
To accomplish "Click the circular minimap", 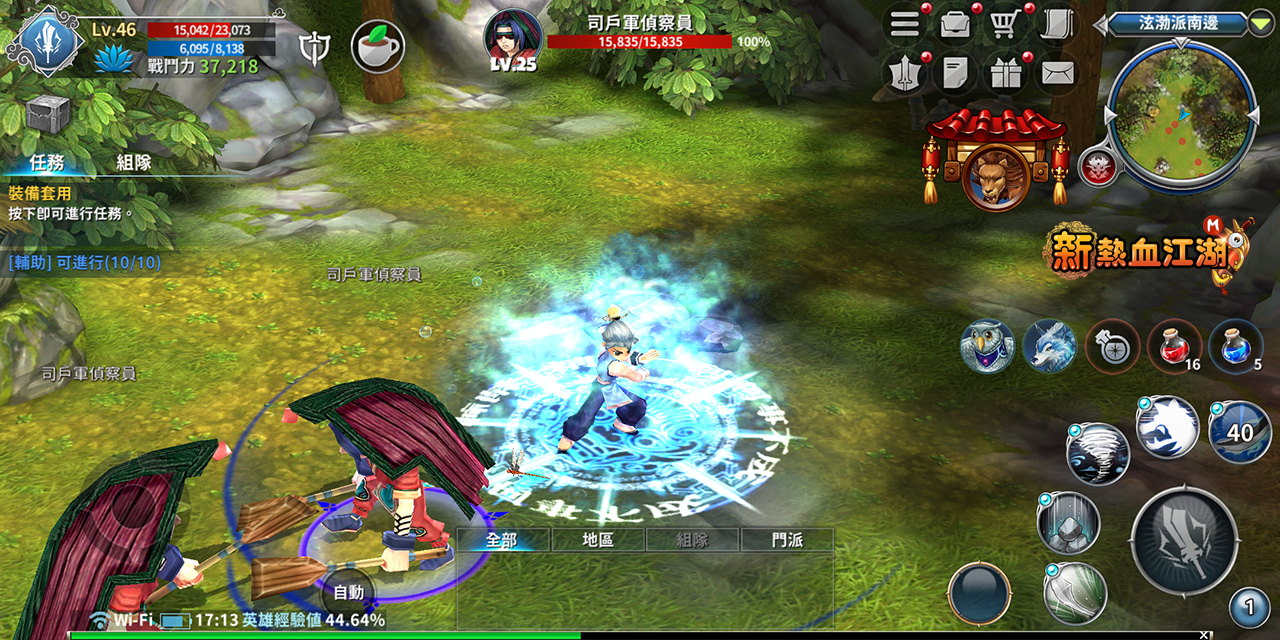I will click(x=1180, y=113).
